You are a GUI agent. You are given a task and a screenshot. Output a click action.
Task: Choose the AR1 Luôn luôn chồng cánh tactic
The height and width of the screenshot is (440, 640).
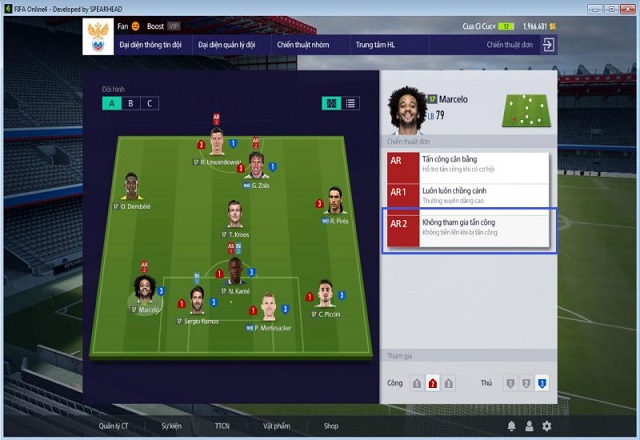468,195
